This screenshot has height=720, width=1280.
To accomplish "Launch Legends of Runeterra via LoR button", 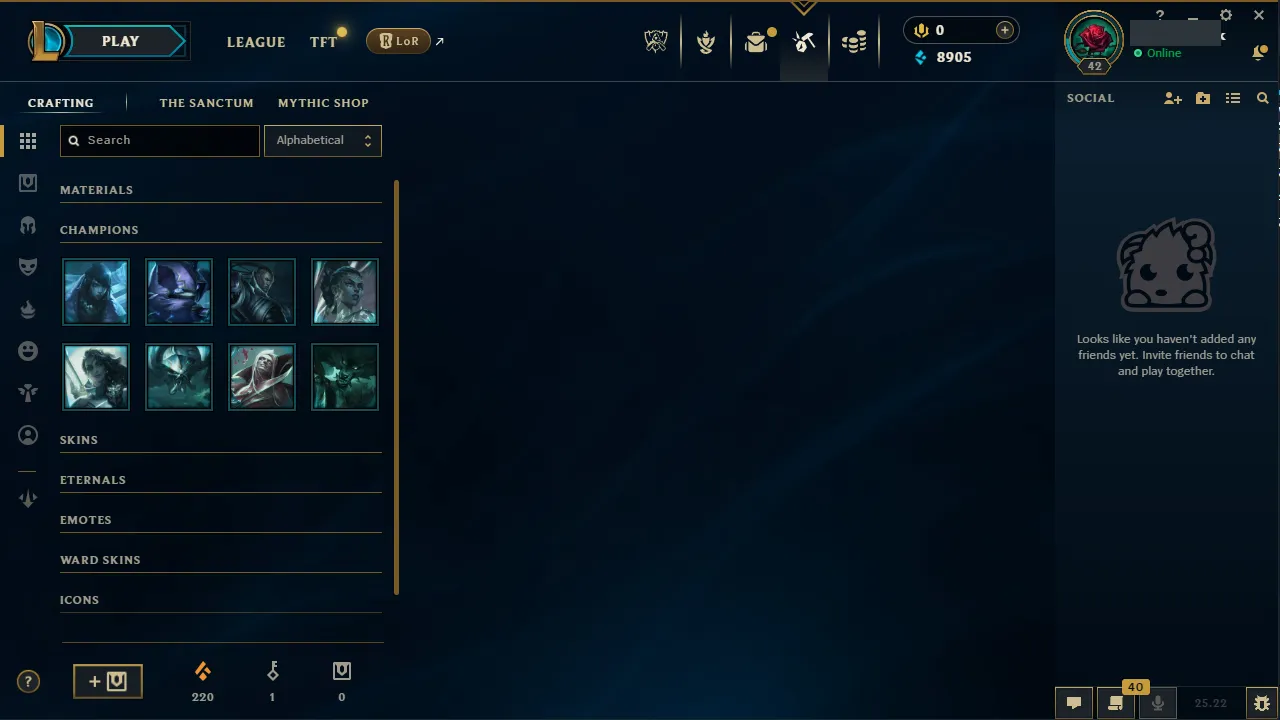I will click(x=398, y=41).
